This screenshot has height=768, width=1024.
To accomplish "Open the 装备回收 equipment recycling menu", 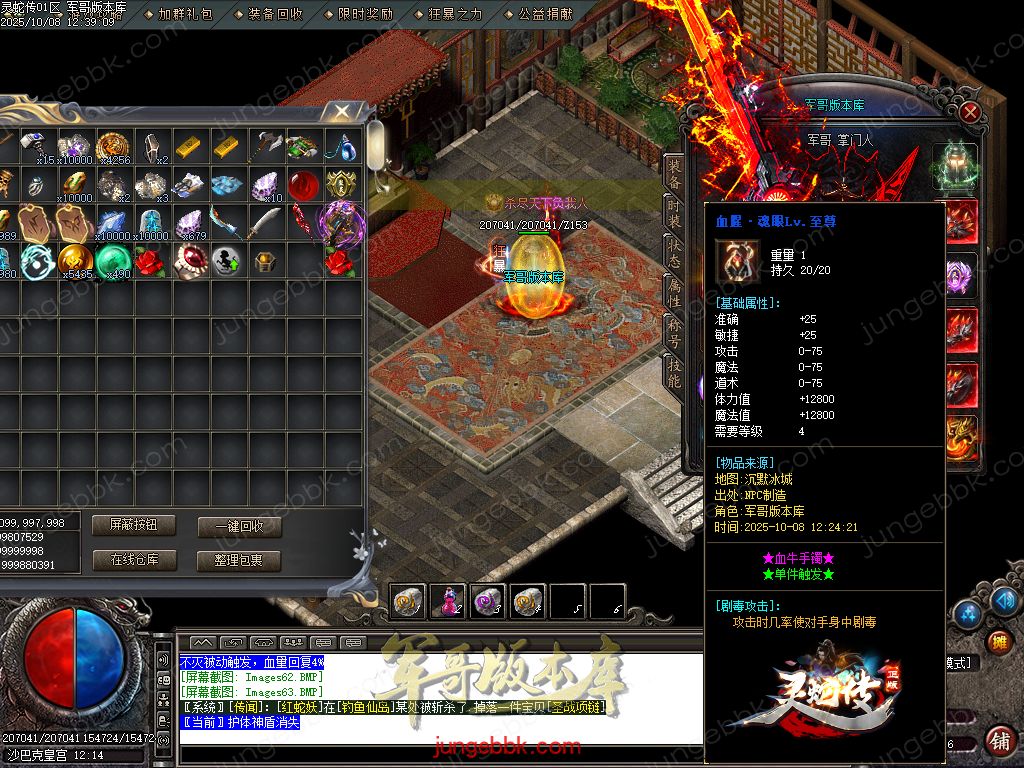I will pyautogui.click(x=275, y=14).
